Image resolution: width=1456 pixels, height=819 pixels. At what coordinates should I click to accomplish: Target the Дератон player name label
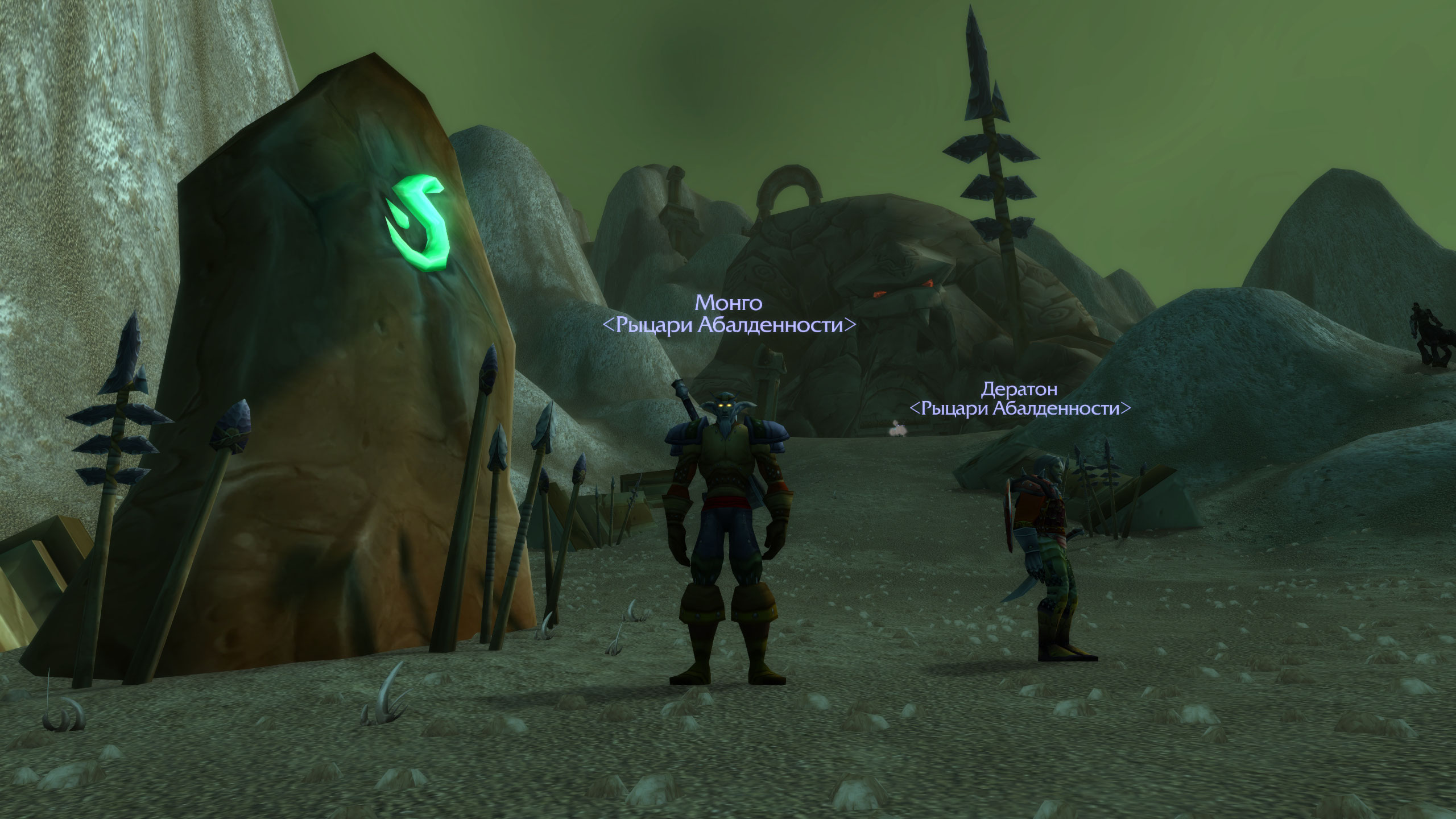[x=1019, y=389]
